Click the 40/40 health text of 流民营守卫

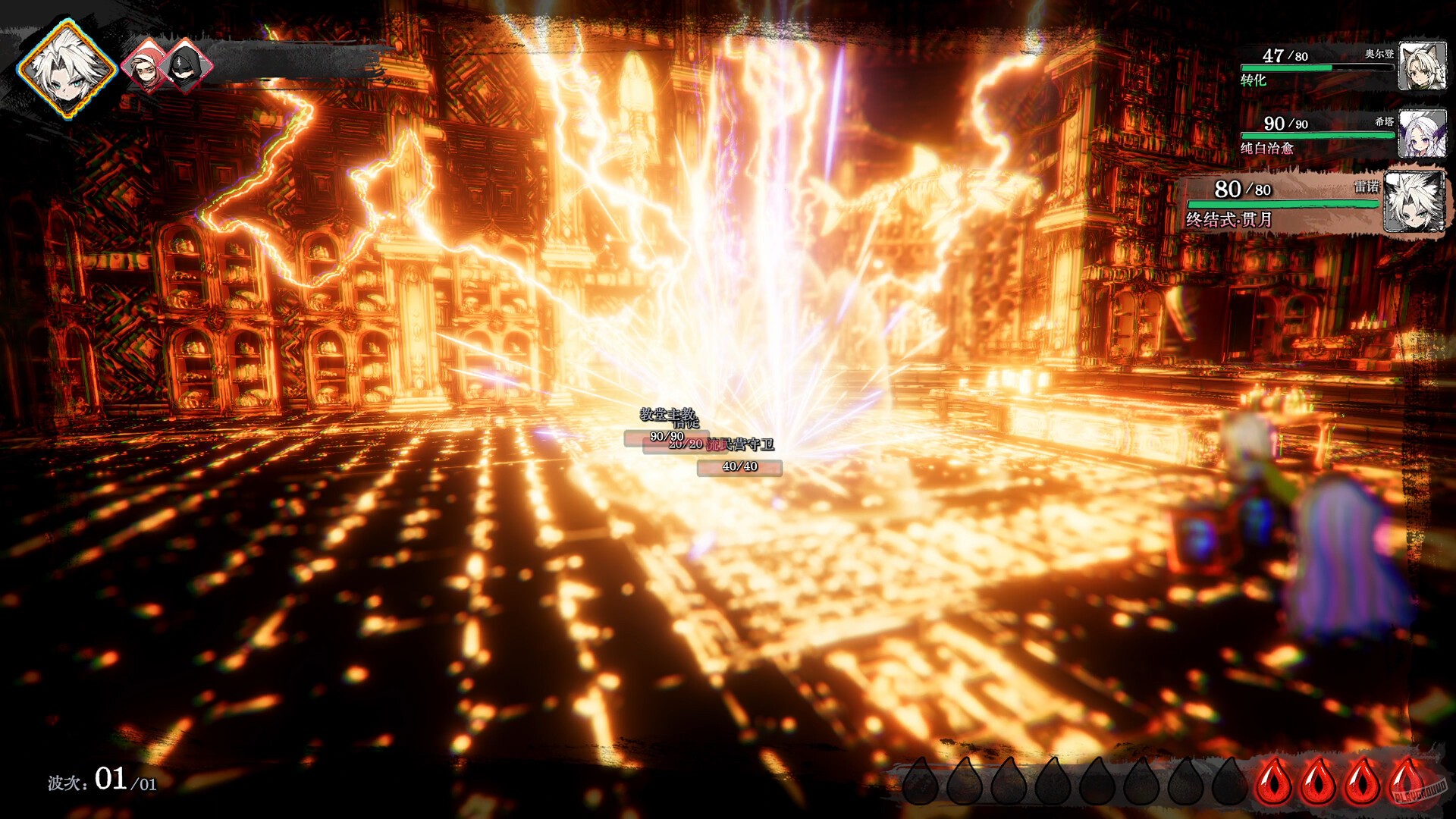point(739,467)
